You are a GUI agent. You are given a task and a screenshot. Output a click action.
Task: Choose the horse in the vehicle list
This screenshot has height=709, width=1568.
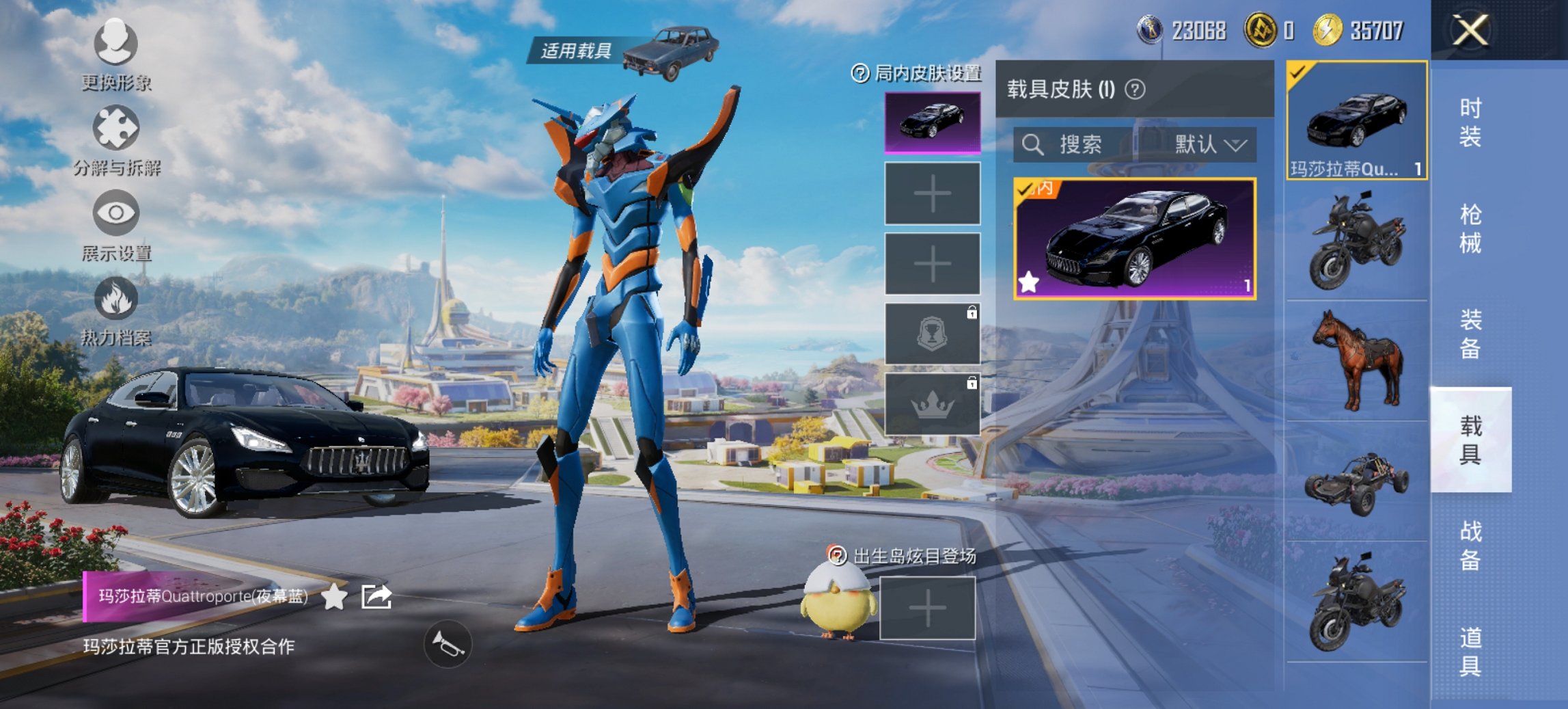pyautogui.click(x=1356, y=360)
